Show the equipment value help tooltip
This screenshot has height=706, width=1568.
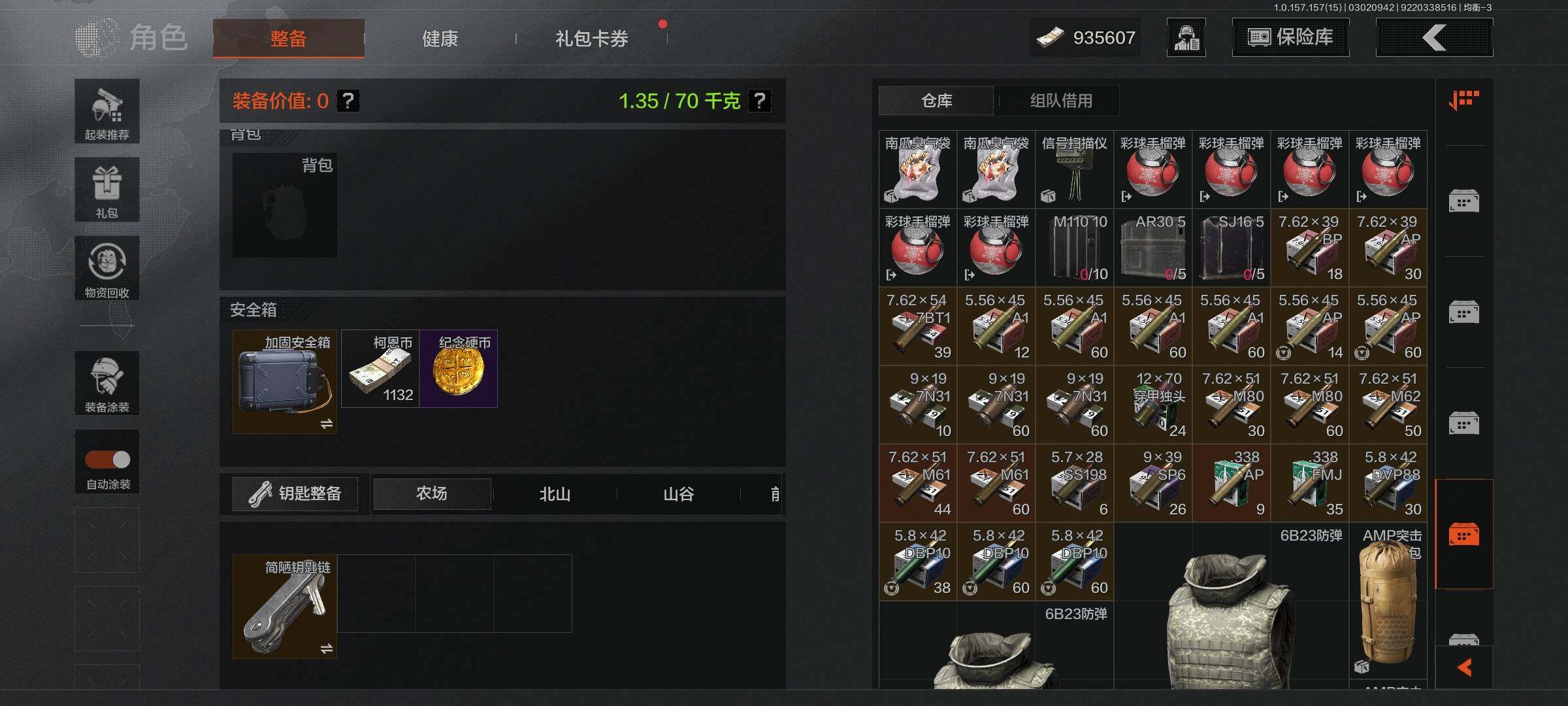coord(348,101)
